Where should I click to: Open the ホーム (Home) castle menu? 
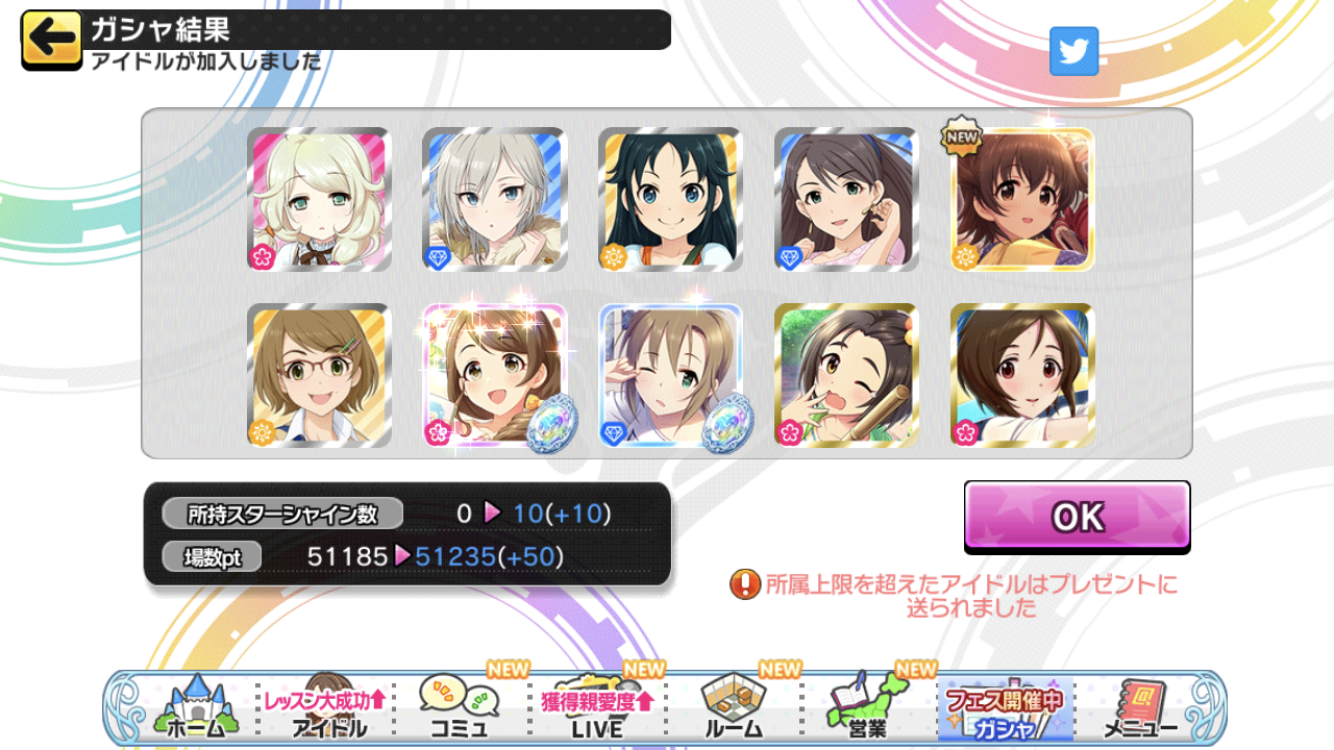click(x=193, y=708)
